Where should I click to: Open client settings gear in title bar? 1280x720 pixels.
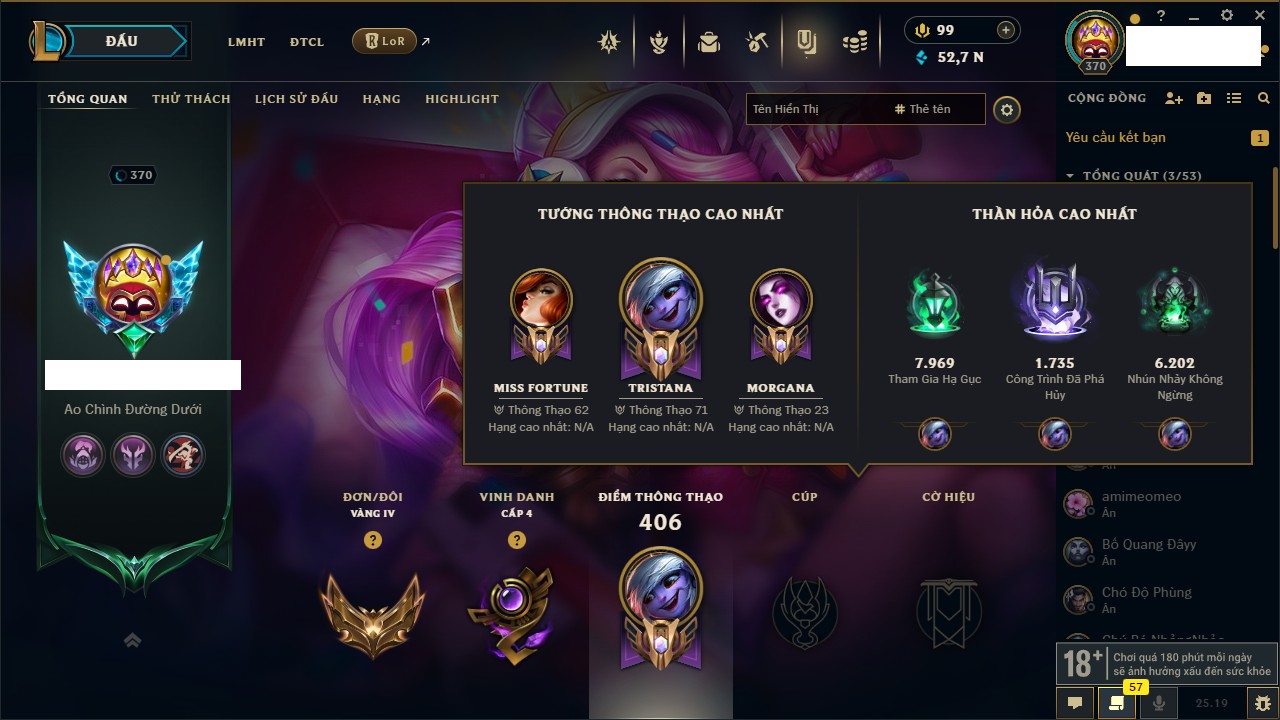click(1227, 15)
